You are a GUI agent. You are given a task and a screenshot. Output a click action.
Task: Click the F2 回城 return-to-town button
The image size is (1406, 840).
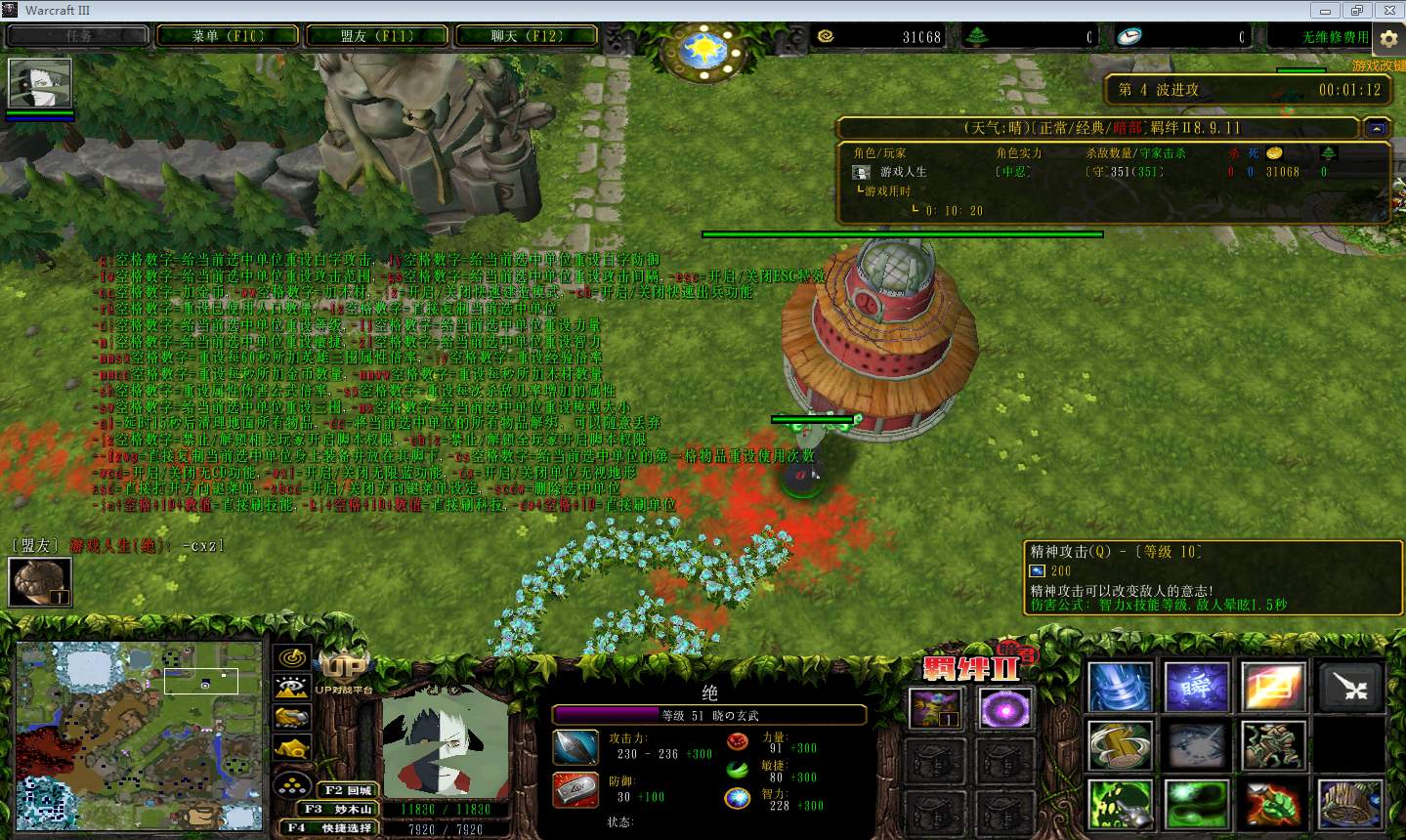[x=346, y=790]
